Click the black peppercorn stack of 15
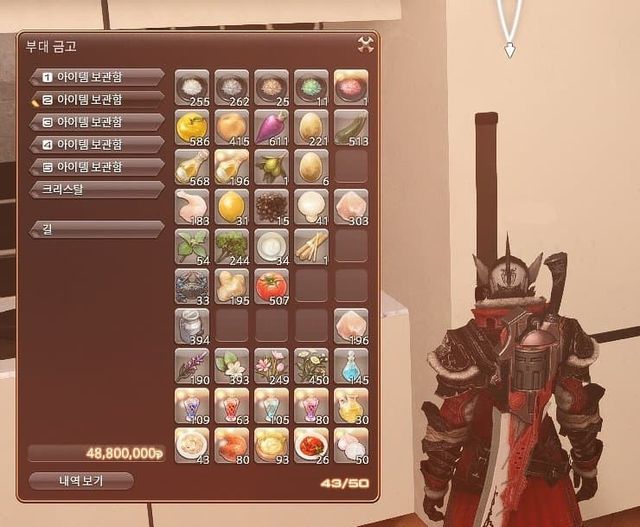 click(271, 205)
